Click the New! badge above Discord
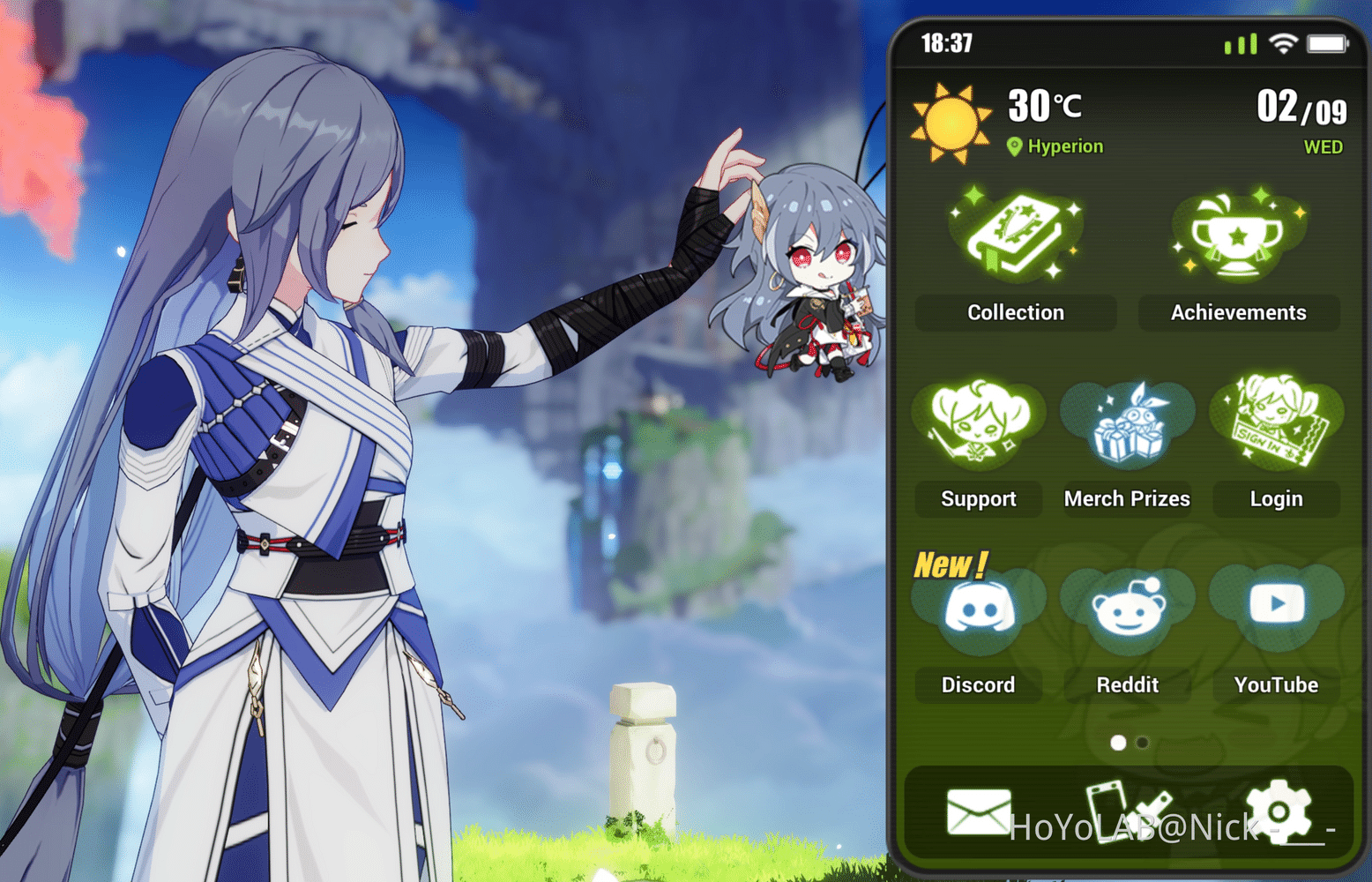The image size is (1372, 882). click(x=950, y=564)
